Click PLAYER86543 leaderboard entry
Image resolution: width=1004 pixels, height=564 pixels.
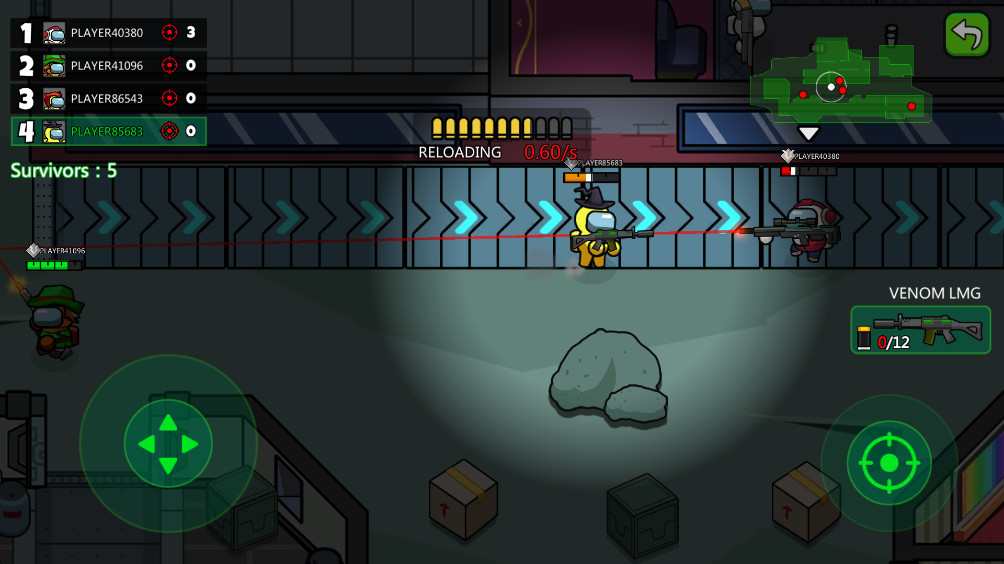tap(109, 99)
